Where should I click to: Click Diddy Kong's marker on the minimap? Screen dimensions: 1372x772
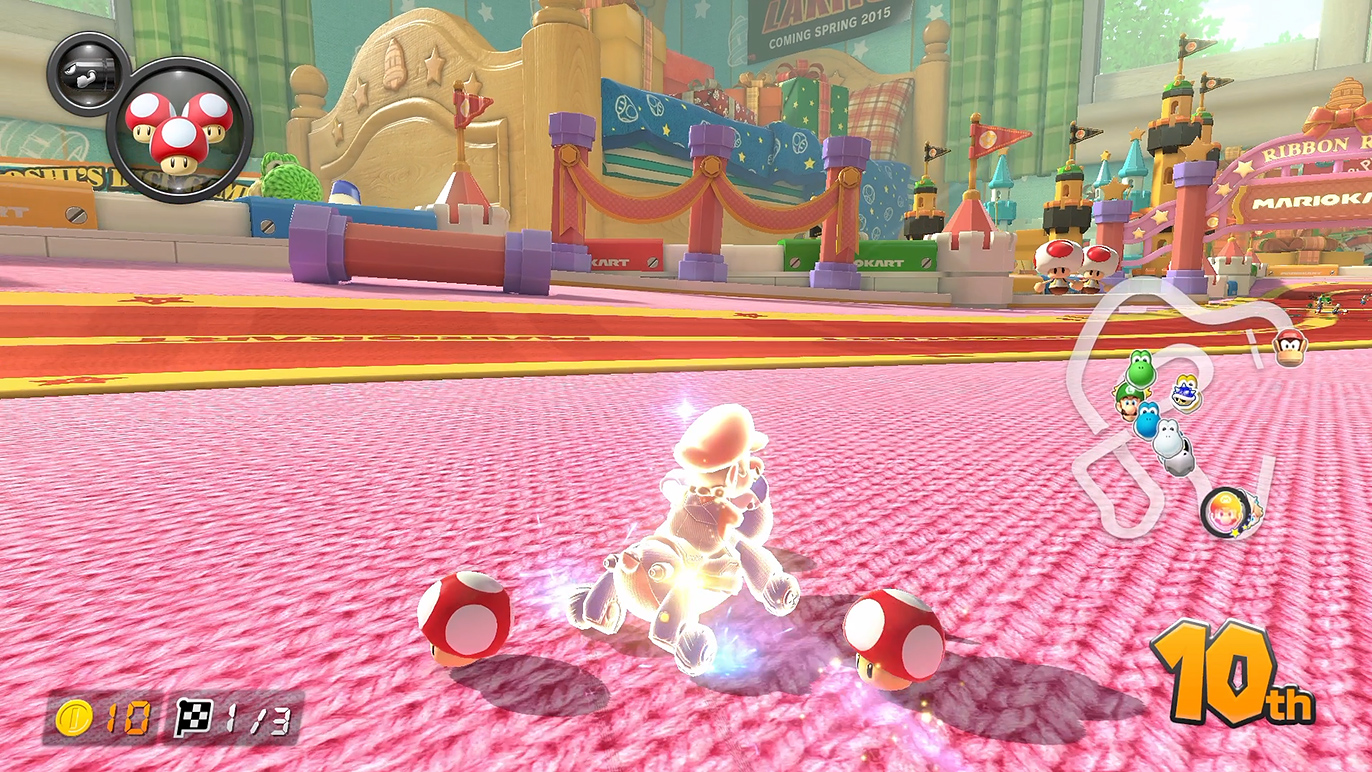(1290, 347)
